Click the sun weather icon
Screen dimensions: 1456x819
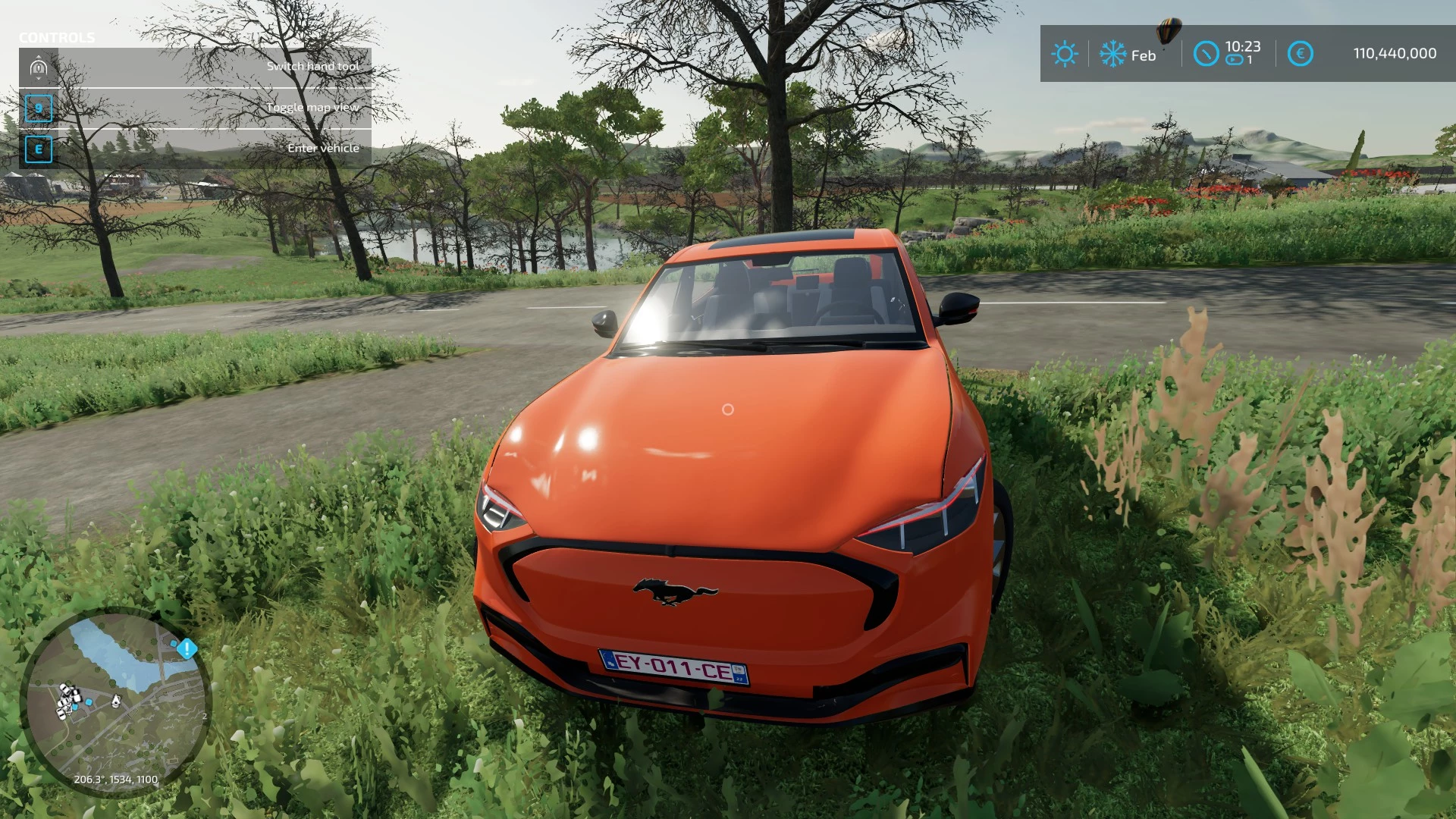(1065, 55)
